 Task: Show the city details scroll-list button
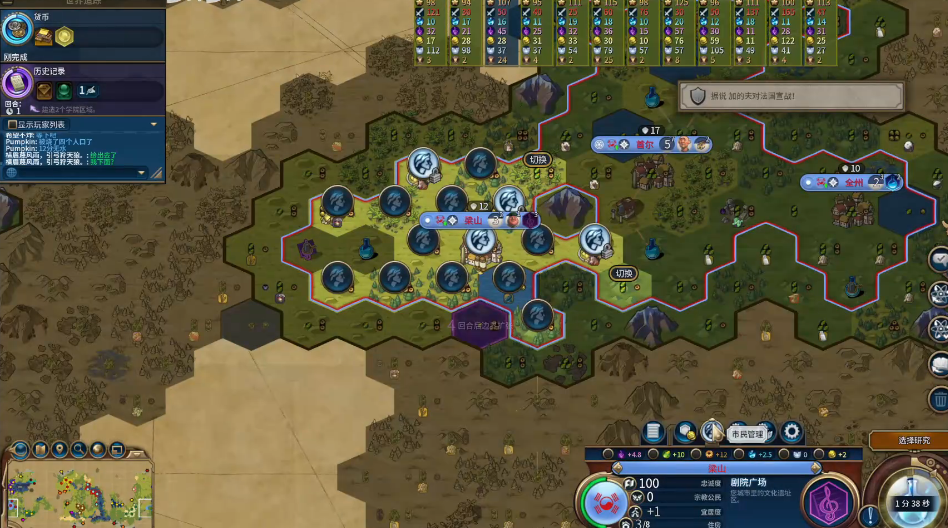point(653,432)
